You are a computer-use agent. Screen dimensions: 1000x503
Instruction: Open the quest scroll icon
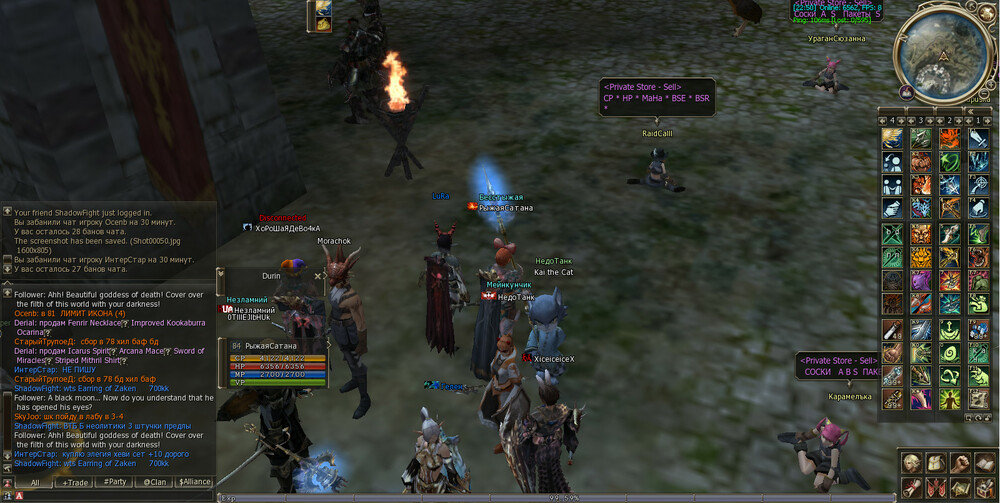coord(912,487)
